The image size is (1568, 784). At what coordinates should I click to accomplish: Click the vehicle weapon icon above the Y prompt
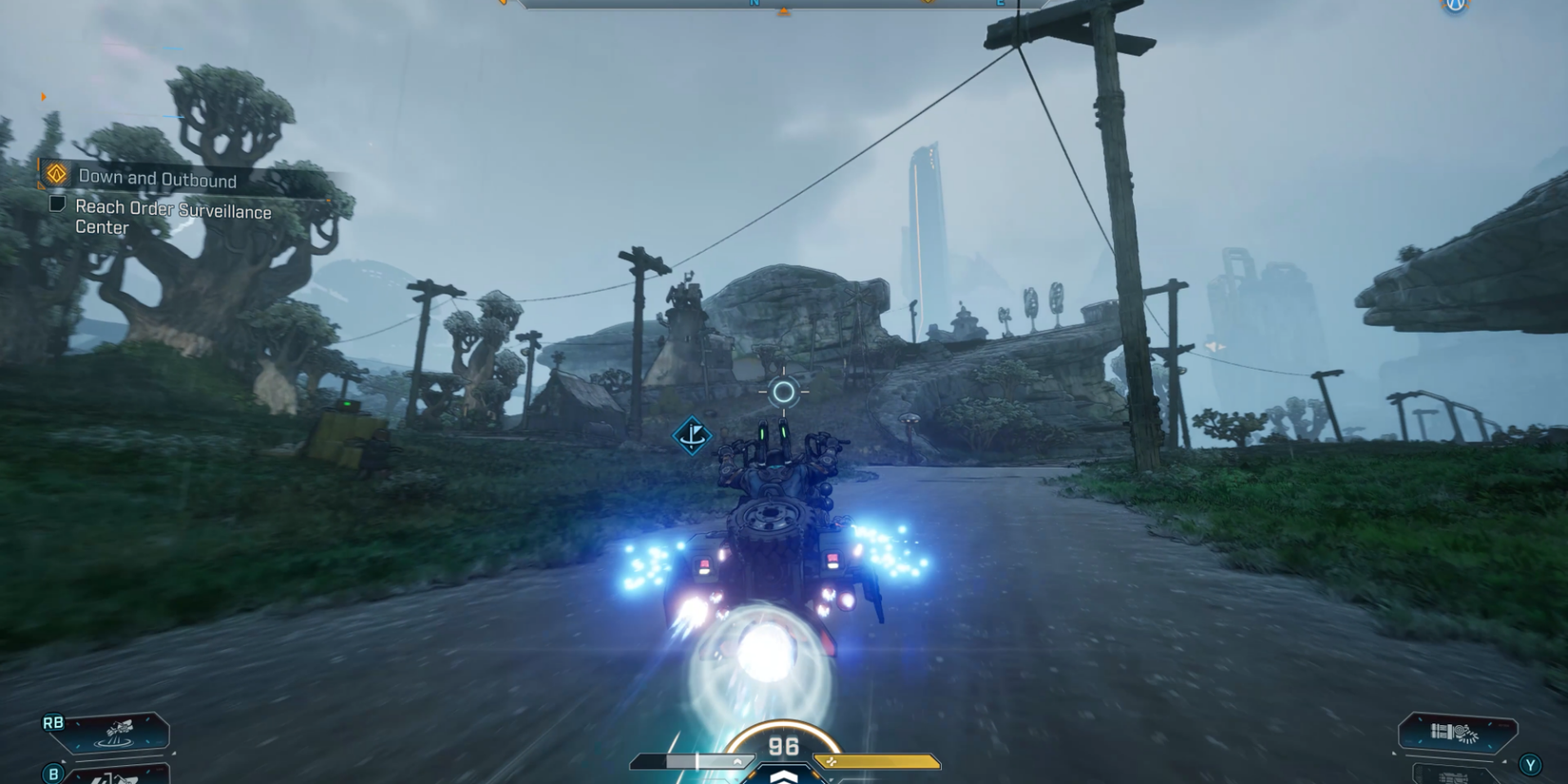click(x=1454, y=731)
